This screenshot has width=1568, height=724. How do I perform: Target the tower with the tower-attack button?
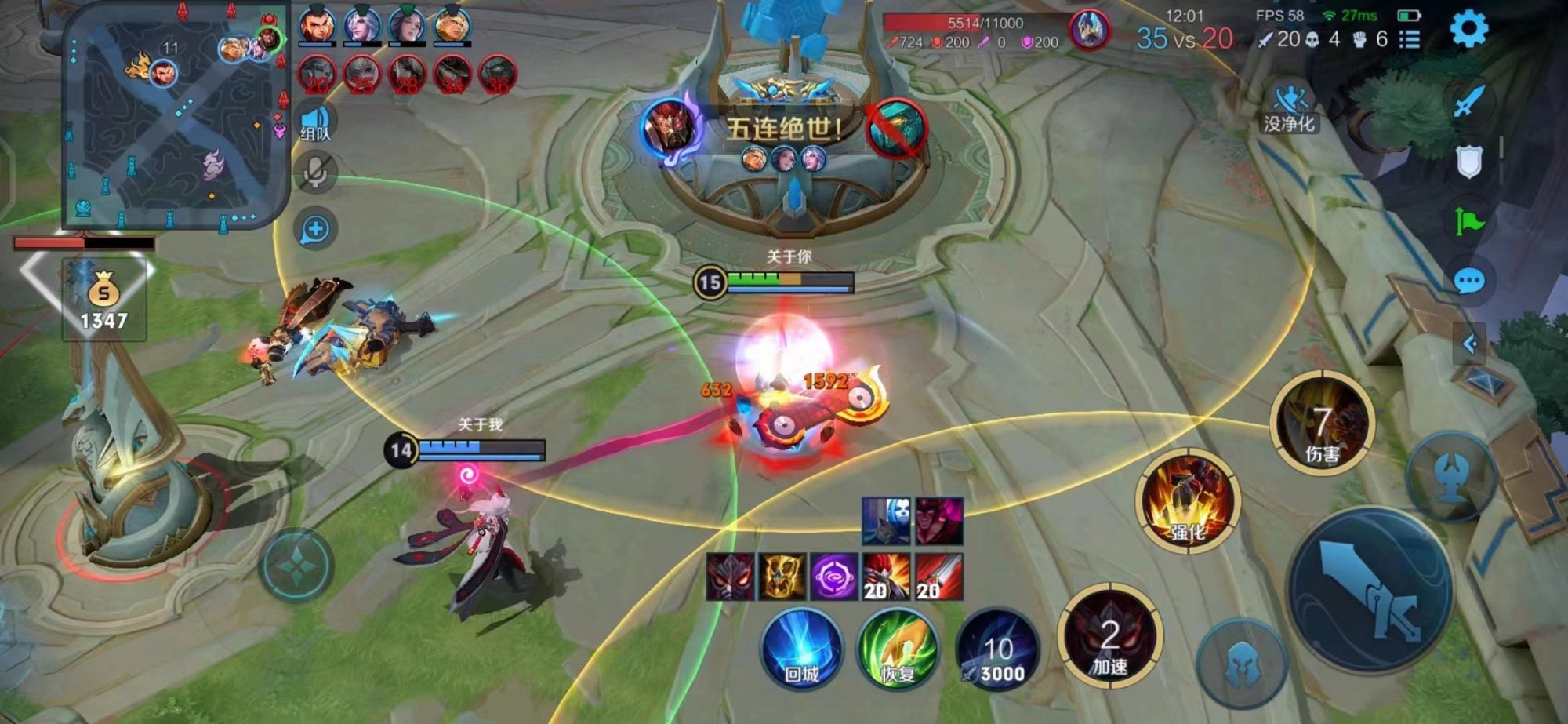tap(1451, 476)
